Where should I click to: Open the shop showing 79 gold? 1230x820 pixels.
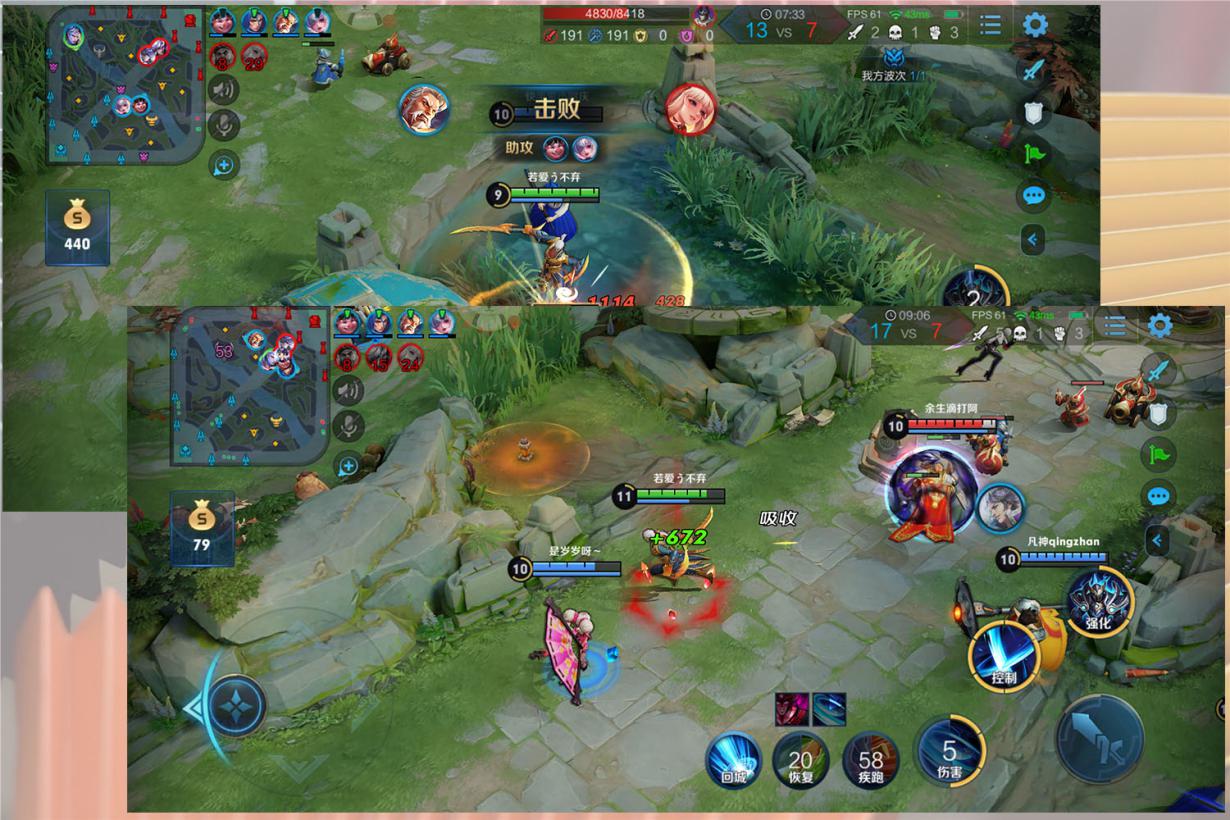tap(202, 527)
